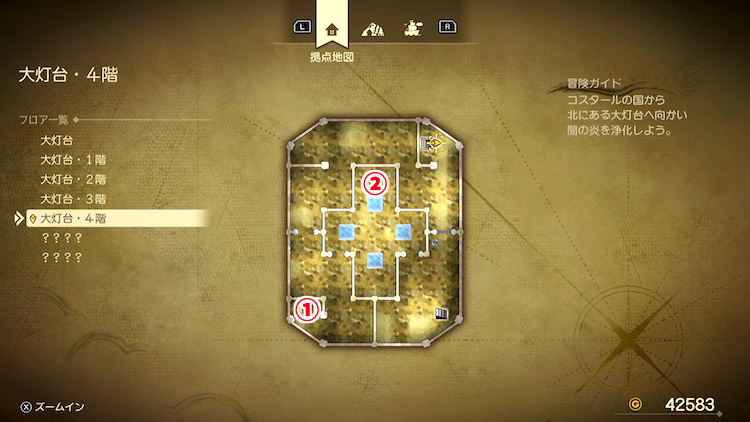
Task: Show the 大灯台・3階 floor map
Action: (x=73, y=198)
